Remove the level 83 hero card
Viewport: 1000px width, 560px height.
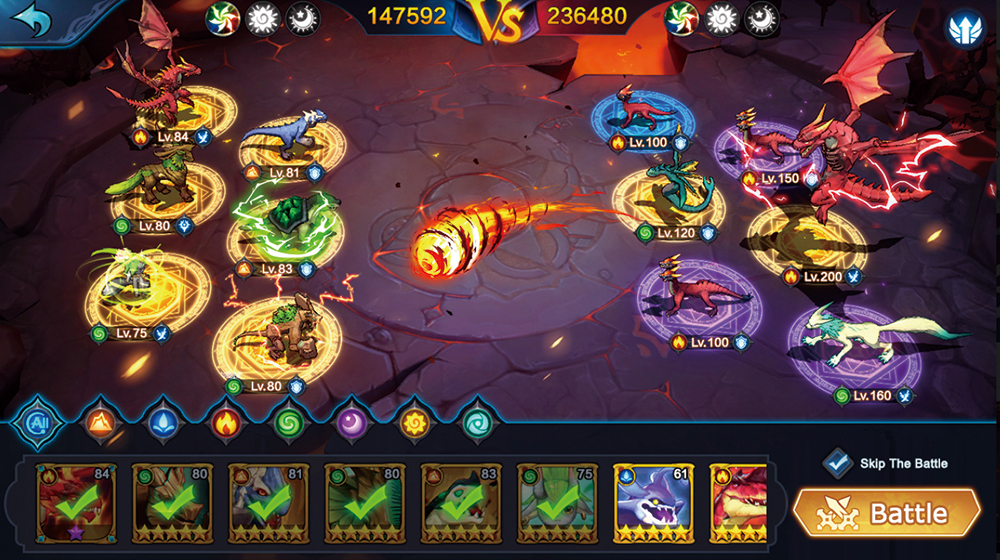pyautogui.click(x=460, y=503)
